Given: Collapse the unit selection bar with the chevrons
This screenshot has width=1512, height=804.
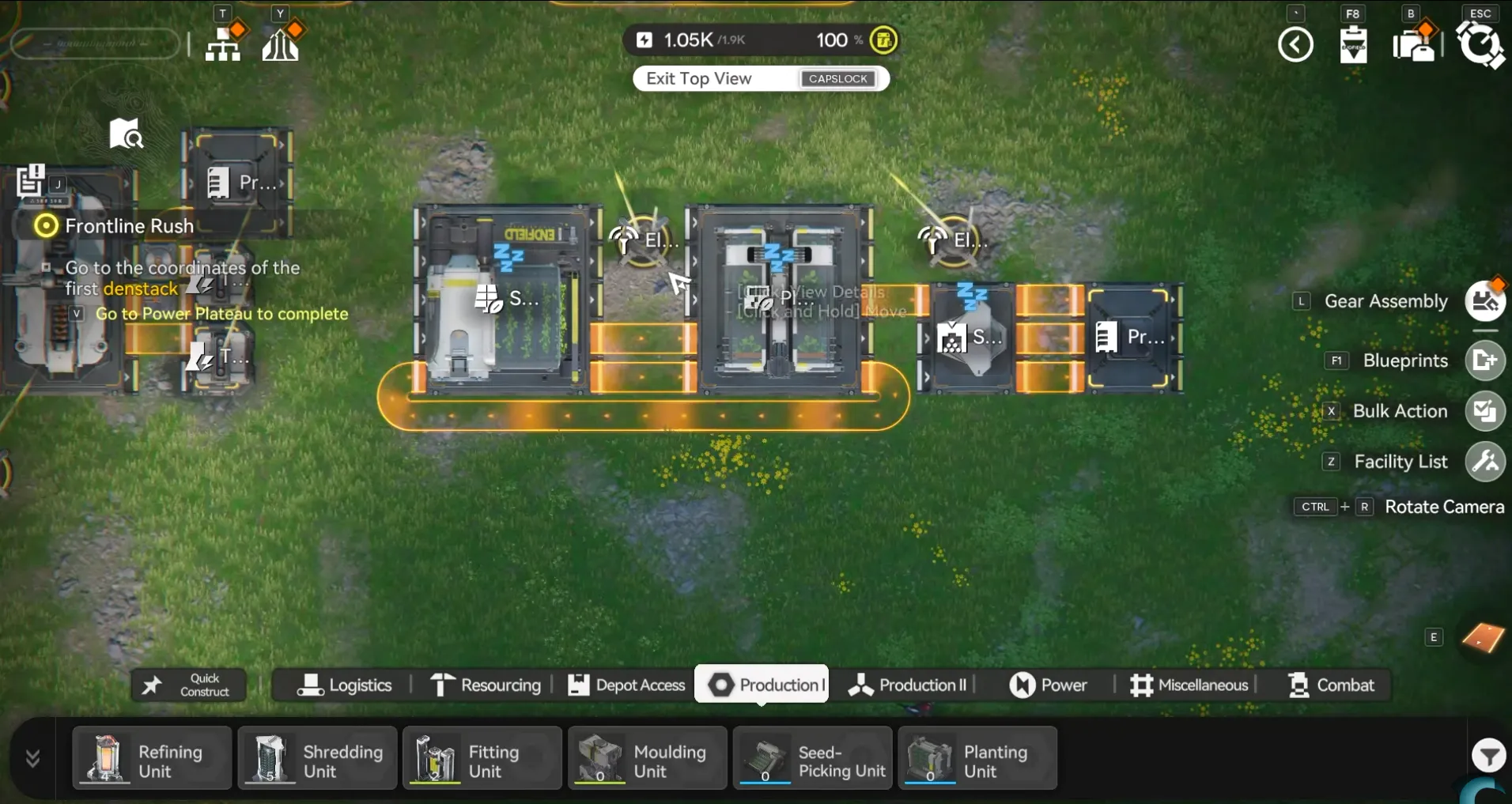Looking at the screenshot, I should (32, 757).
